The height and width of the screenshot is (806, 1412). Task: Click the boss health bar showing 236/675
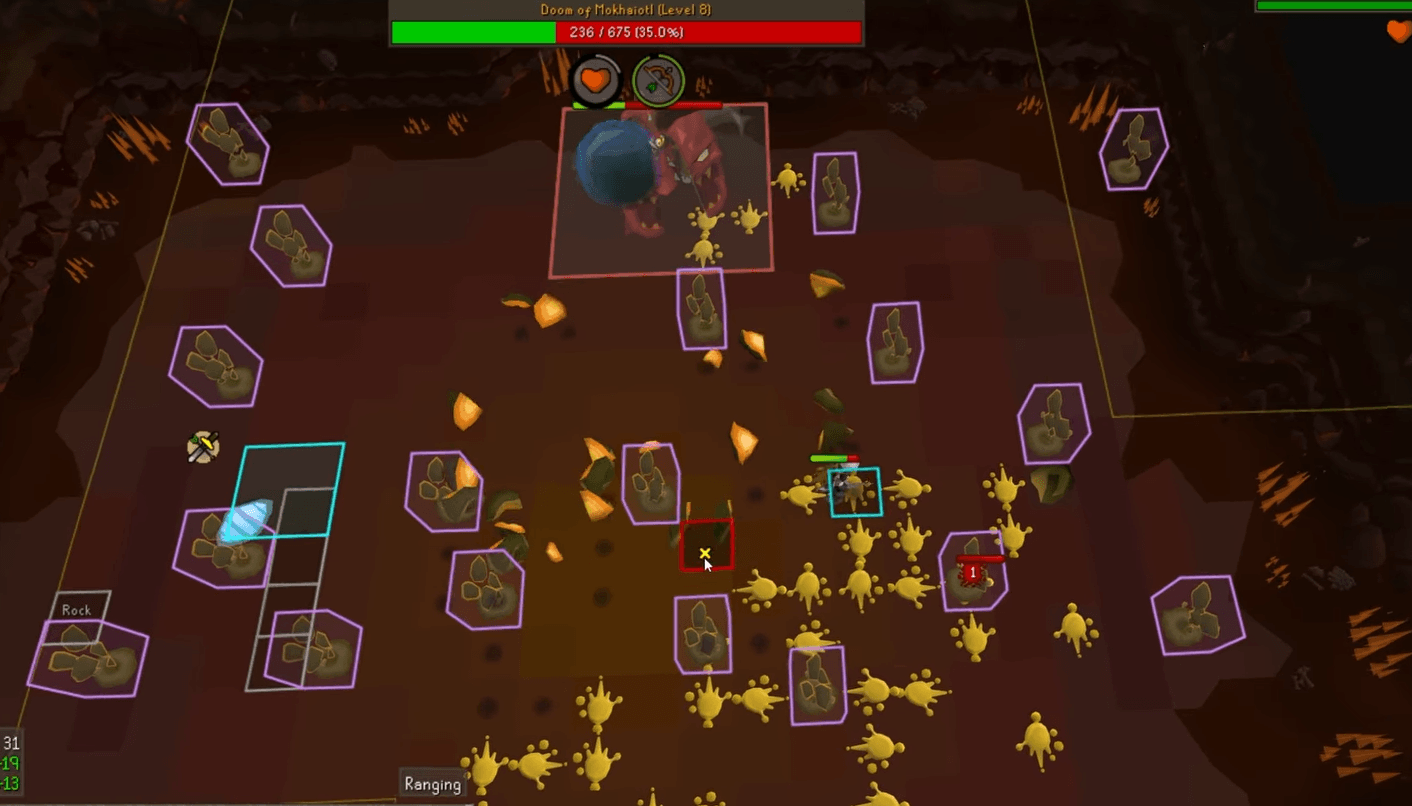point(625,32)
